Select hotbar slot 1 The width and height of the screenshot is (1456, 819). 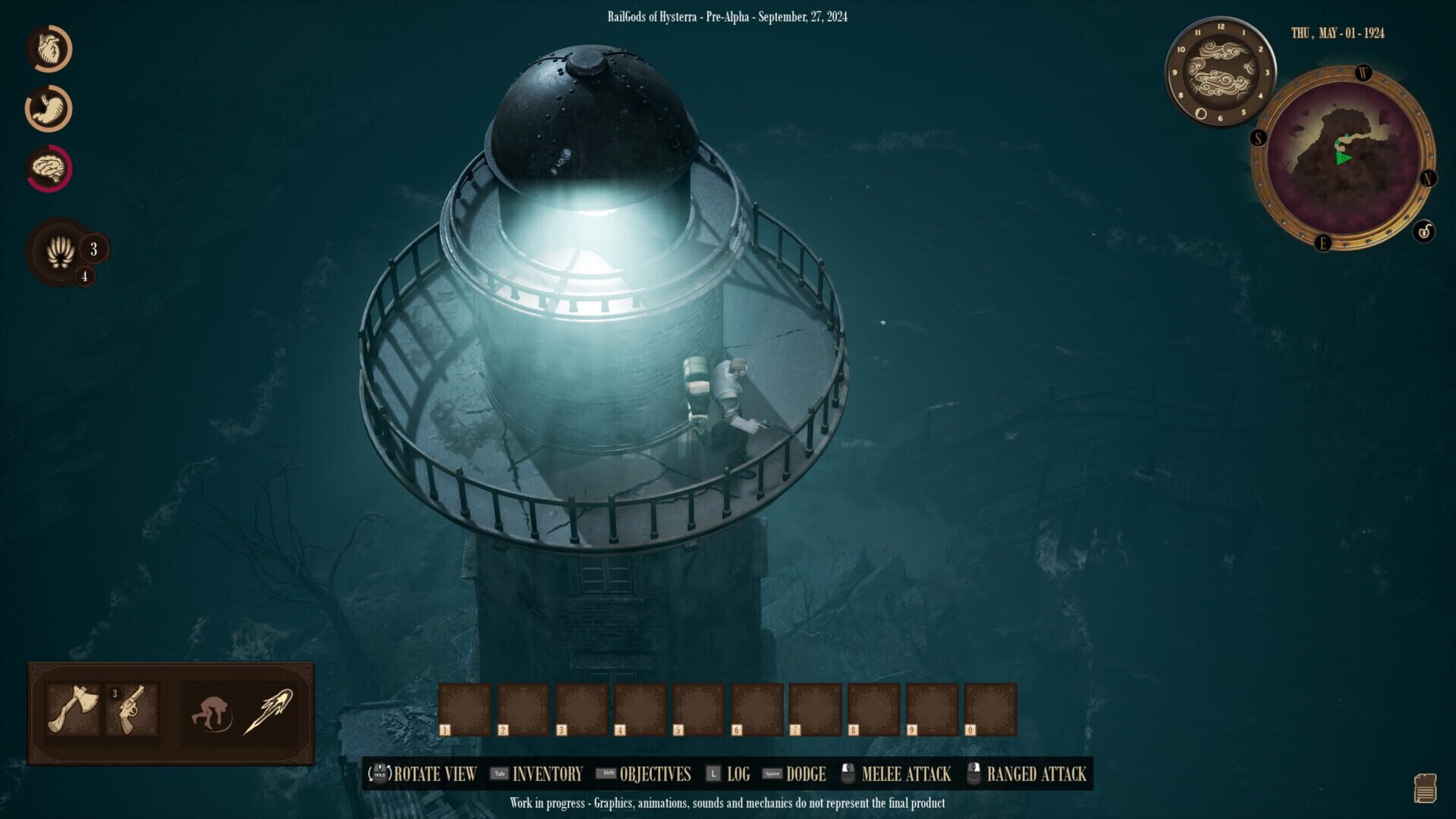click(464, 707)
